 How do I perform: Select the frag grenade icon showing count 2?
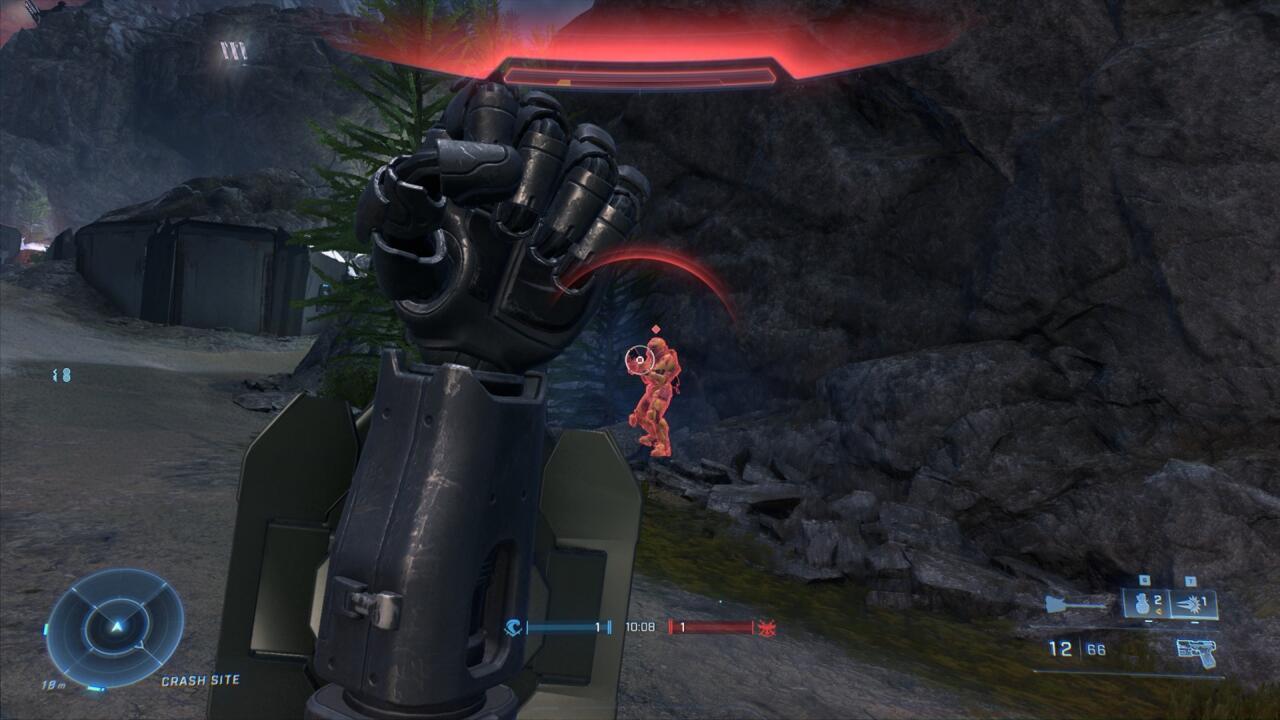[1142, 604]
